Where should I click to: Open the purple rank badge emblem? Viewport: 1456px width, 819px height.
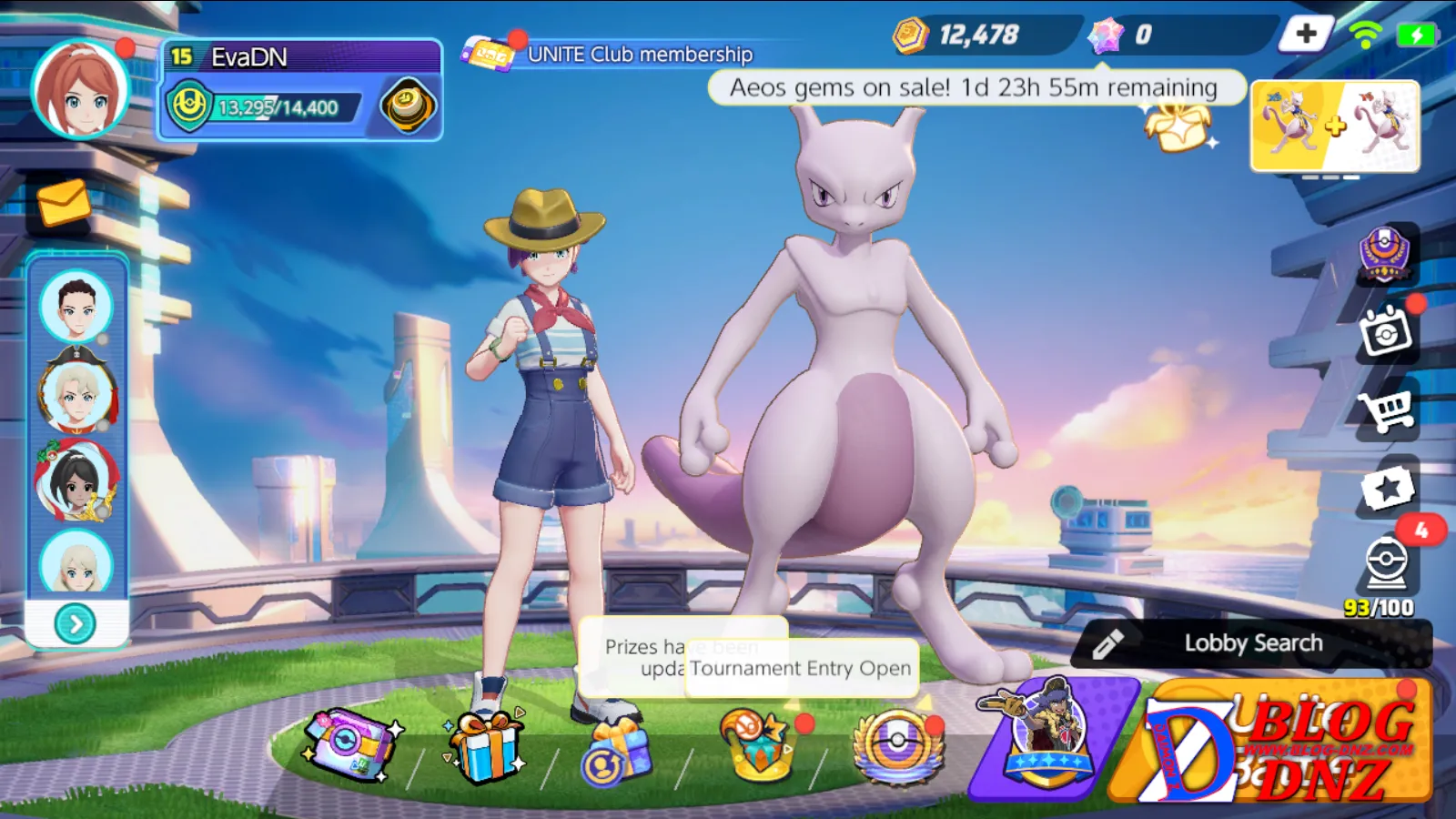[1384, 253]
